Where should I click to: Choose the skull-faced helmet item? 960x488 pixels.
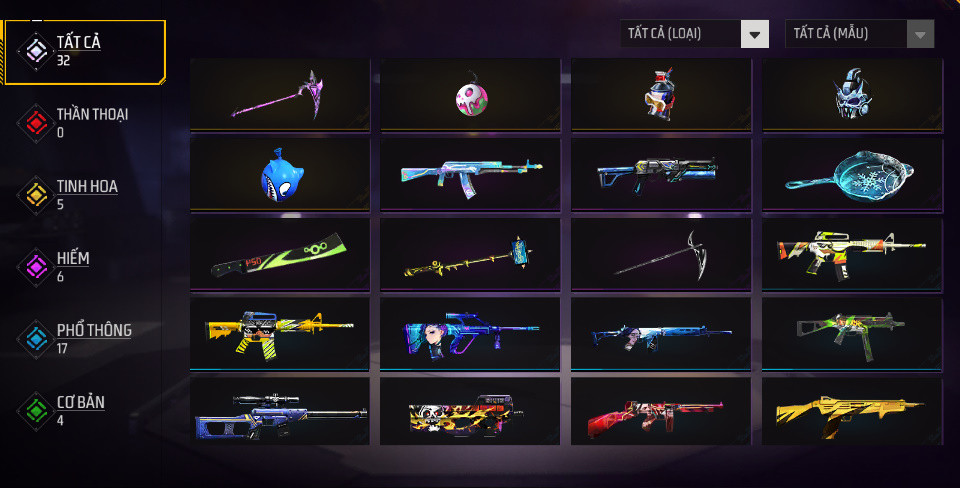[x=851, y=94]
